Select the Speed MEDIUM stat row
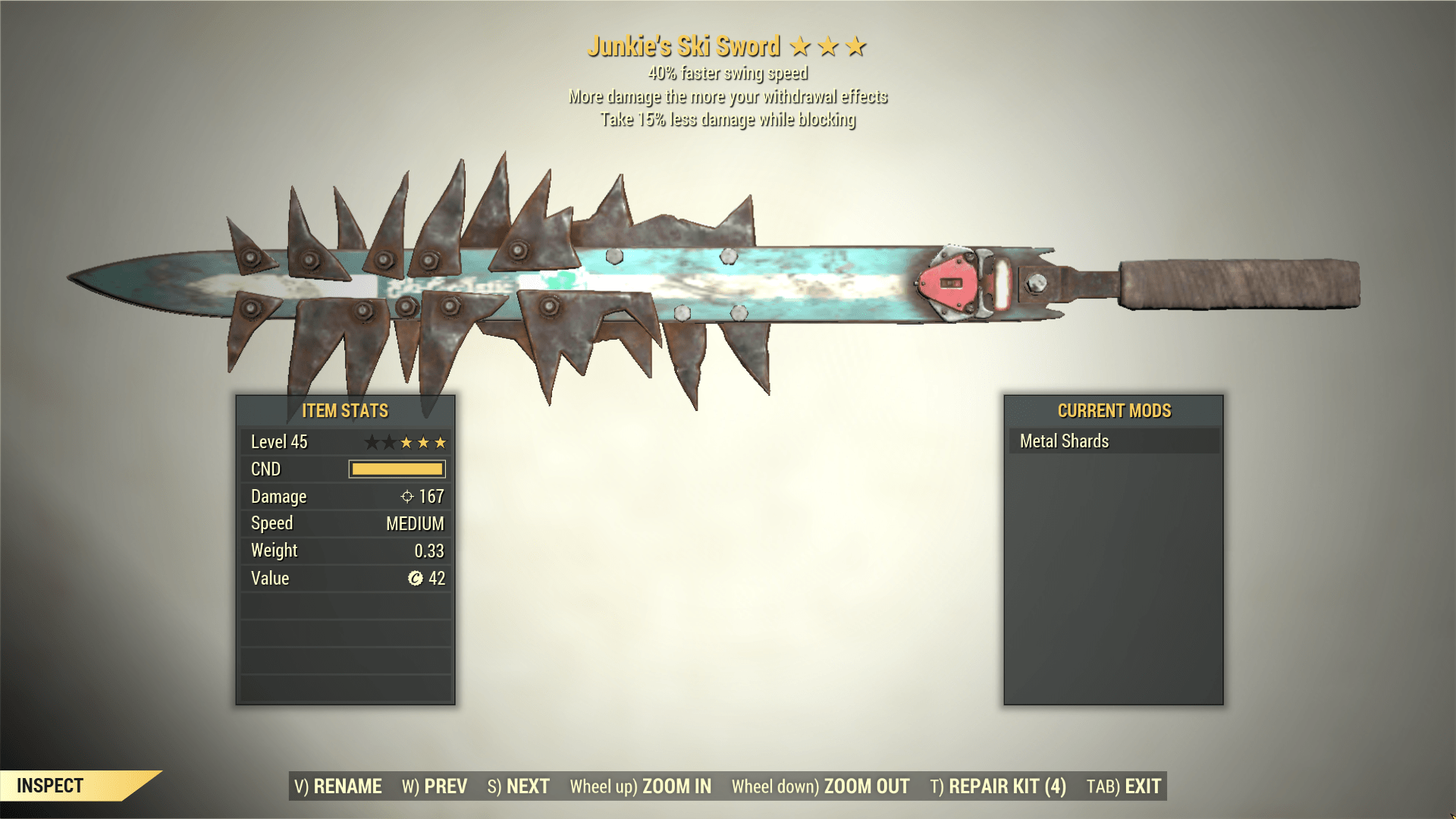The image size is (1456, 819). (345, 523)
